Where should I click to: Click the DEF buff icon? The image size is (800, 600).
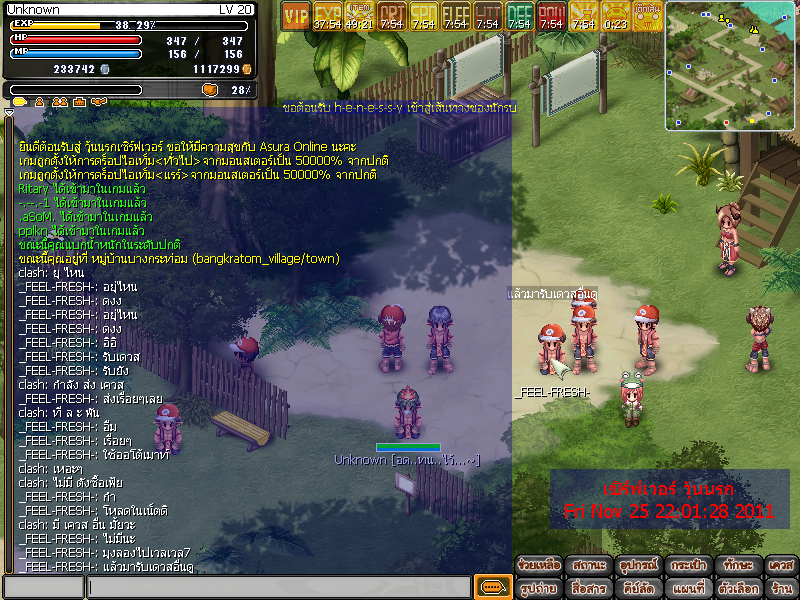tap(519, 16)
